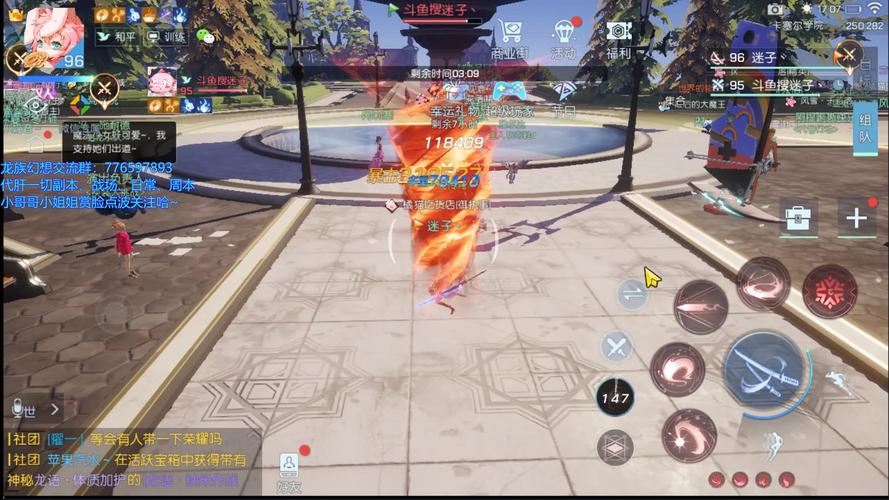
Task: Switch the 和平 peace mode button
Action: (116, 37)
